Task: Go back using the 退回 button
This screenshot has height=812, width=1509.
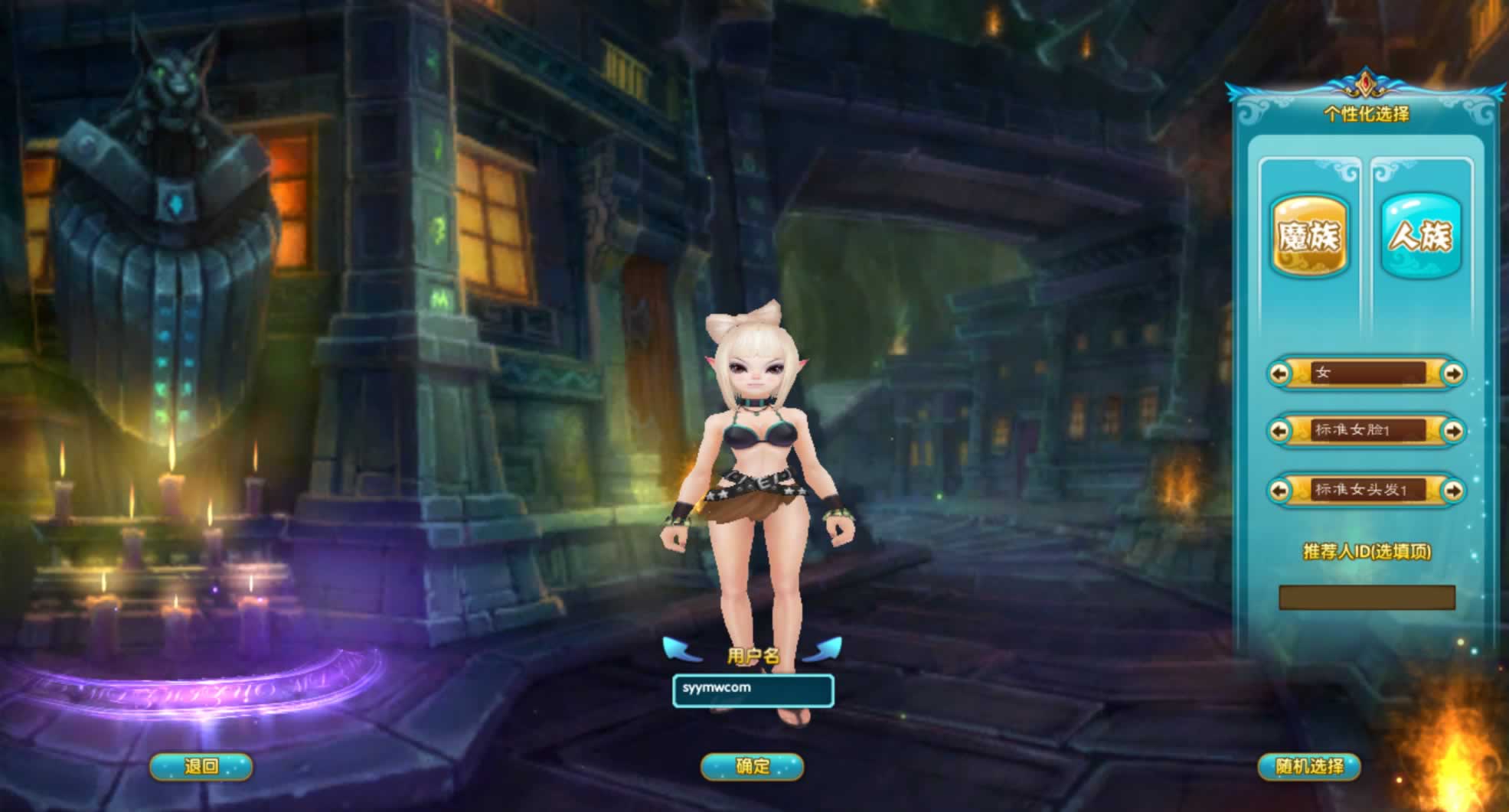Action: 201,766
